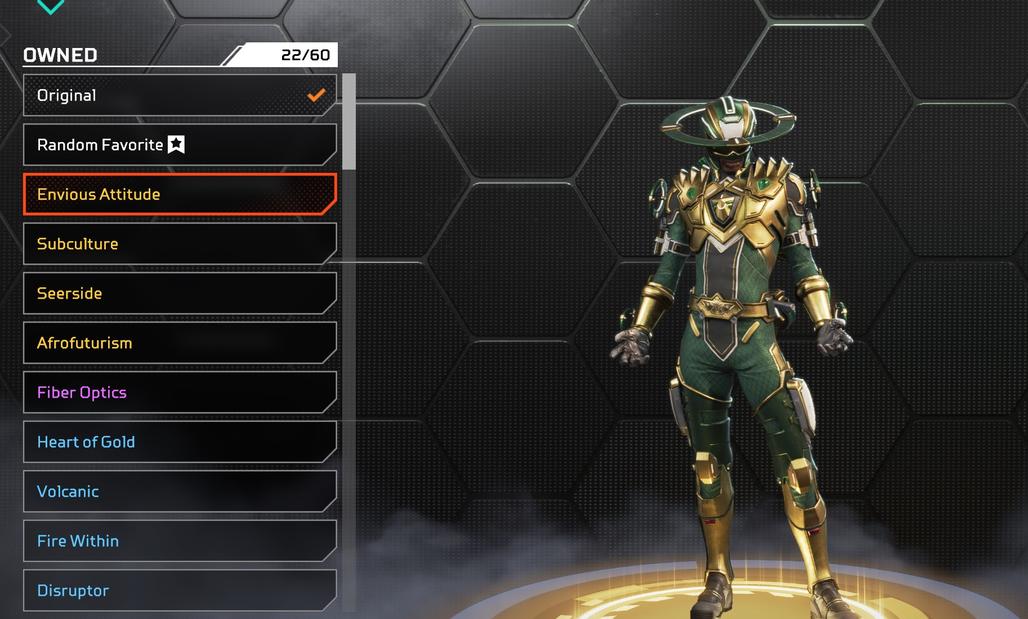The height and width of the screenshot is (619, 1028).
Task: Select the Afrofuturism skin
Action: [180, 343]
